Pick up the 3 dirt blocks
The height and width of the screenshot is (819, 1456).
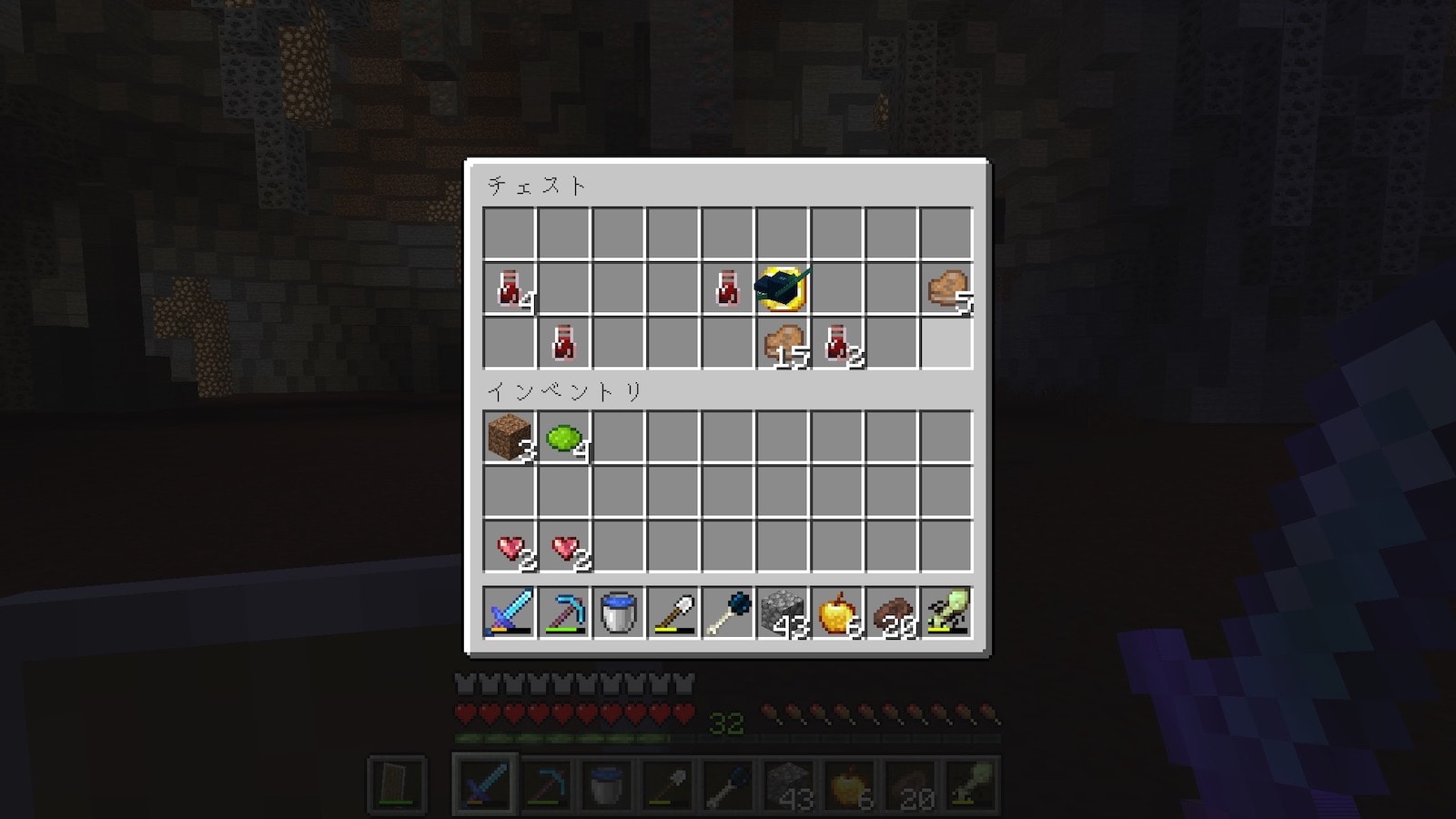point(510,438)
